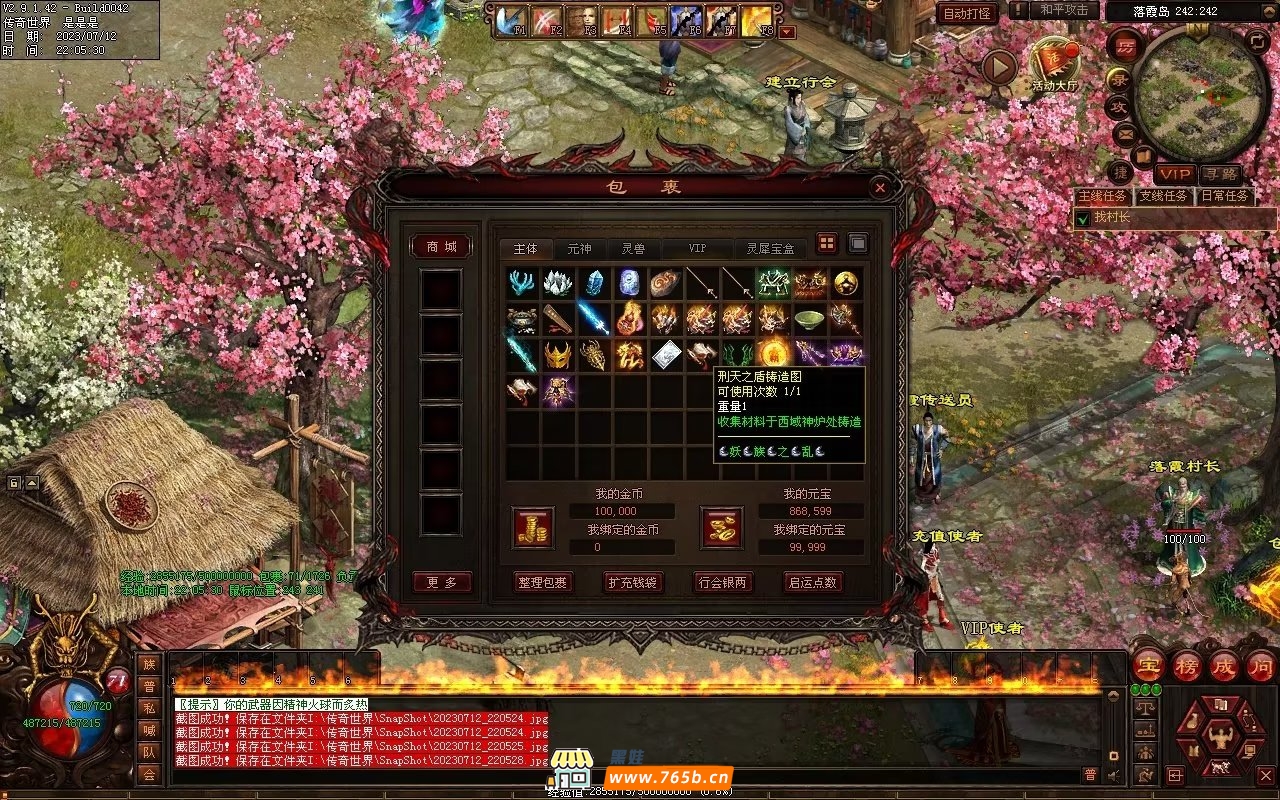Select the green bowl item slot
Screen dimensions: 1280x800
pyautogui.click(x=810, y=319)
